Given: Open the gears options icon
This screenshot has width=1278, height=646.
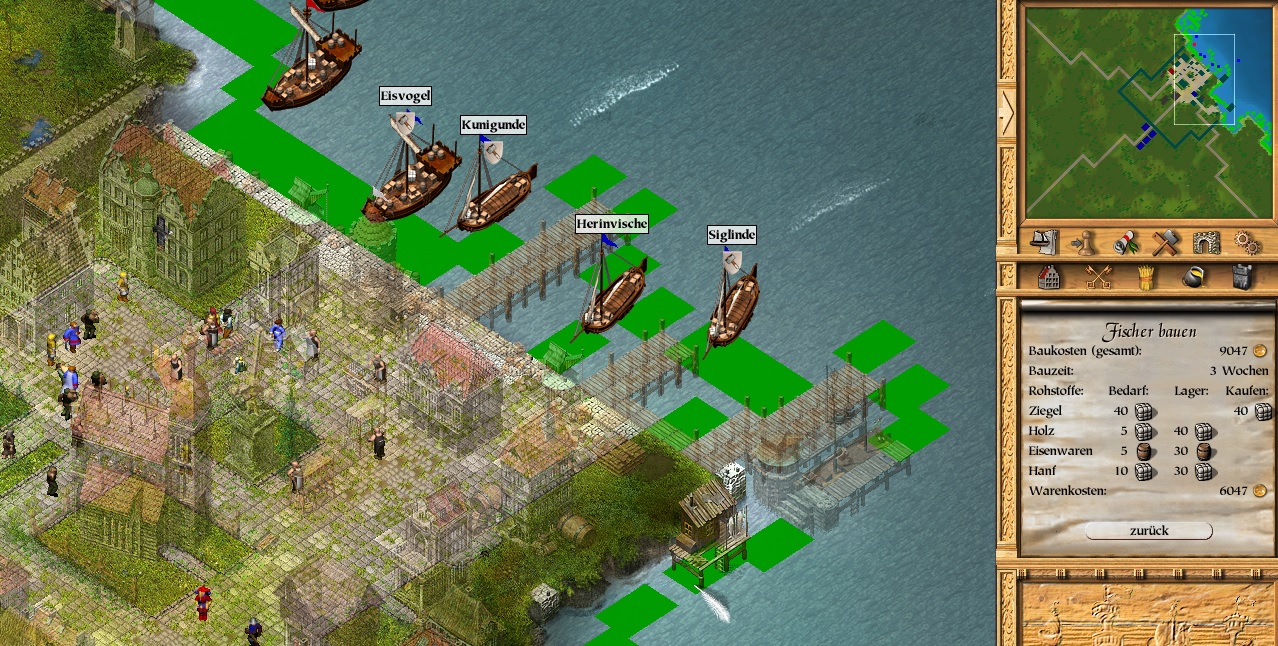Looking at the screenshot, I should click(1246, 242).
